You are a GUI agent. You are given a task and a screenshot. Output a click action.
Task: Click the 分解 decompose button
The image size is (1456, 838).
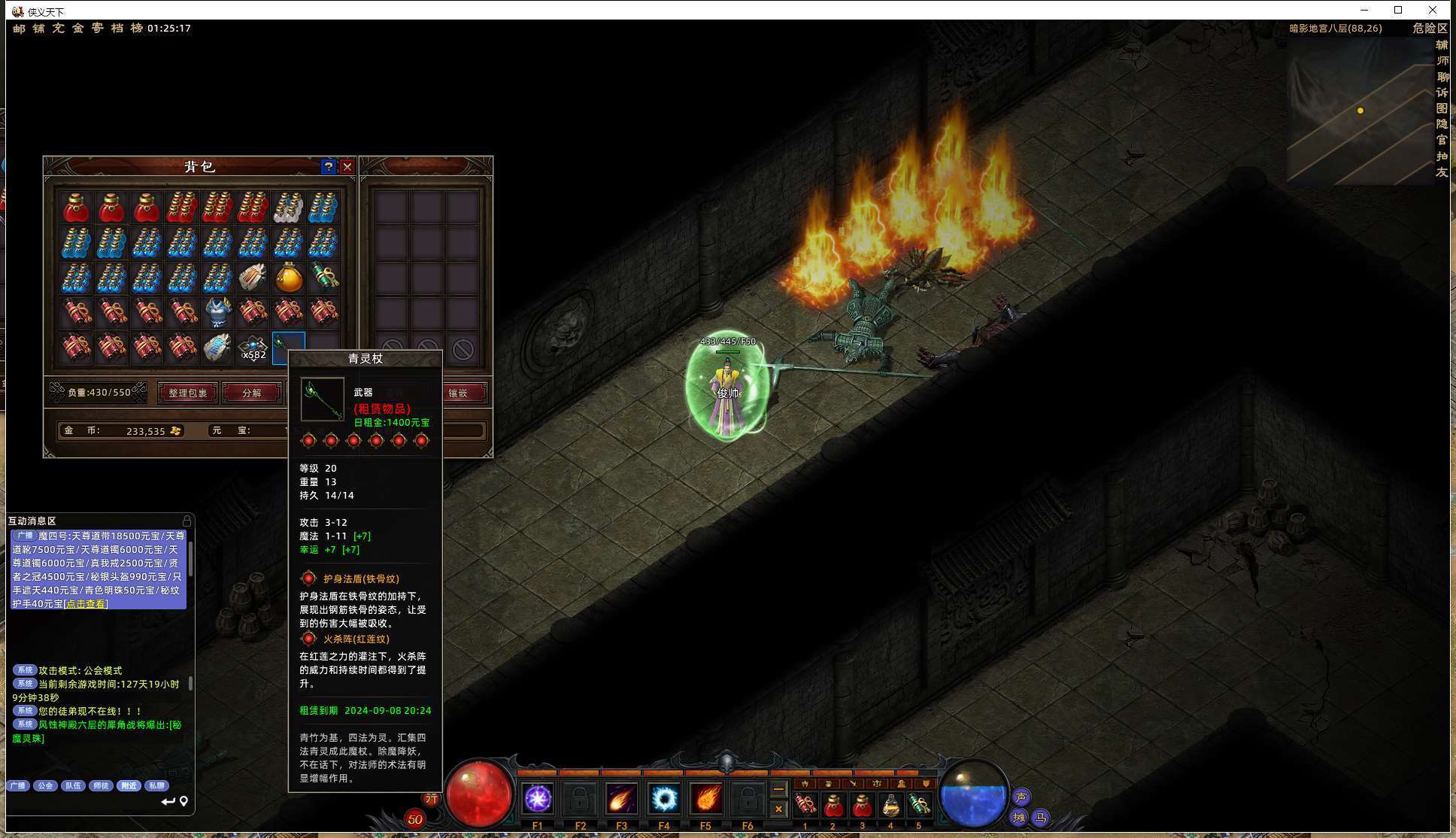point(252,393)
